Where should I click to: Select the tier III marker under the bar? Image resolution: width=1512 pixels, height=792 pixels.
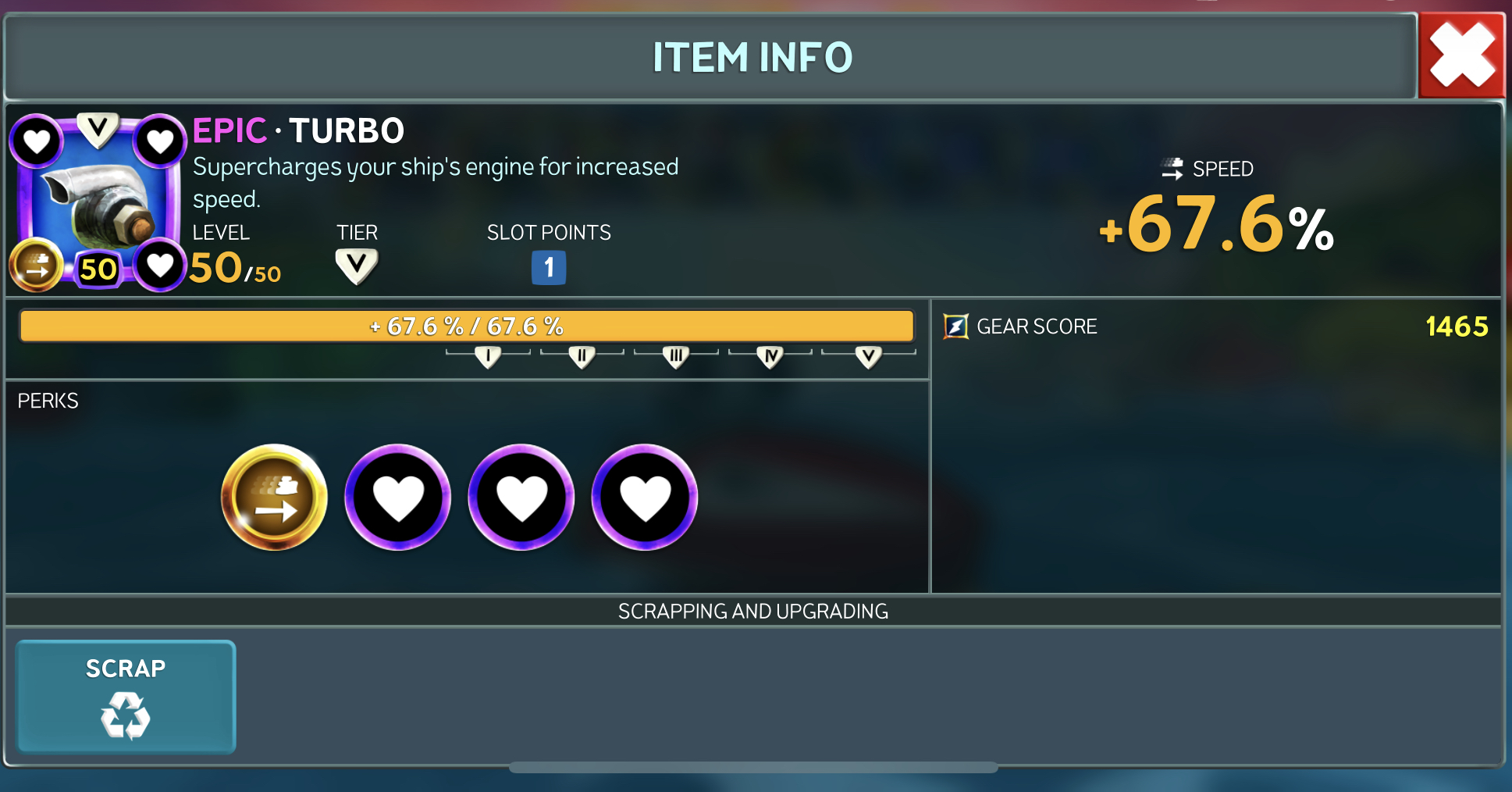point(676,357)
